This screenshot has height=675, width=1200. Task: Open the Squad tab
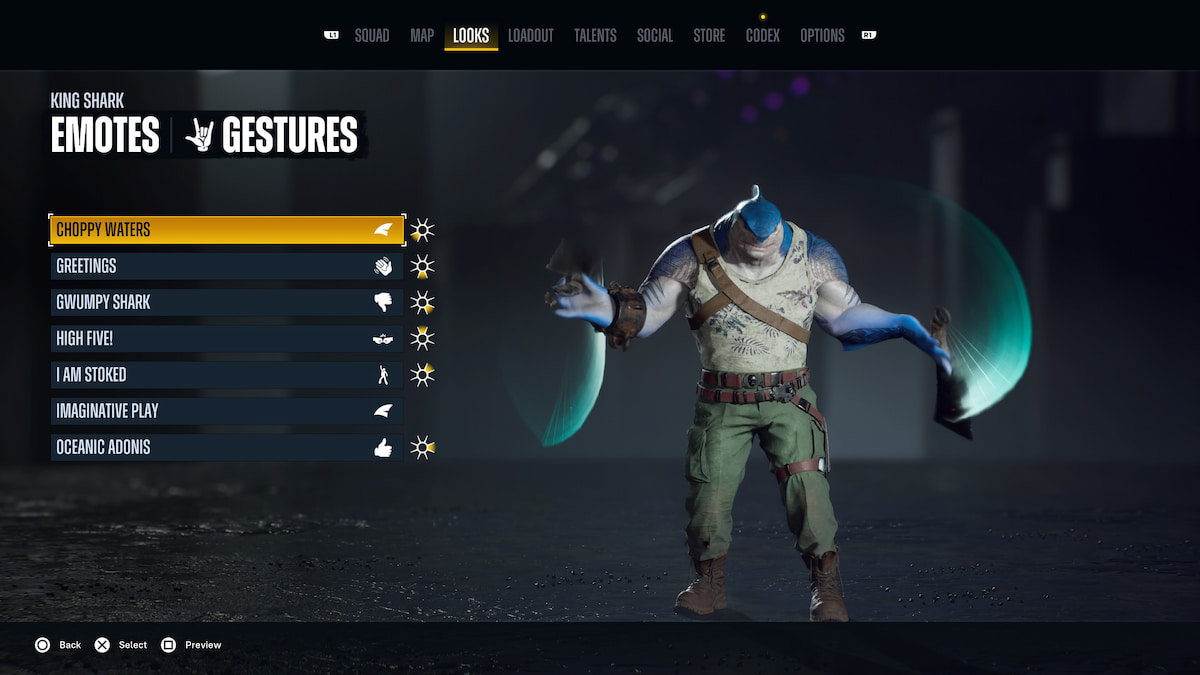click(x=372, y=36)
